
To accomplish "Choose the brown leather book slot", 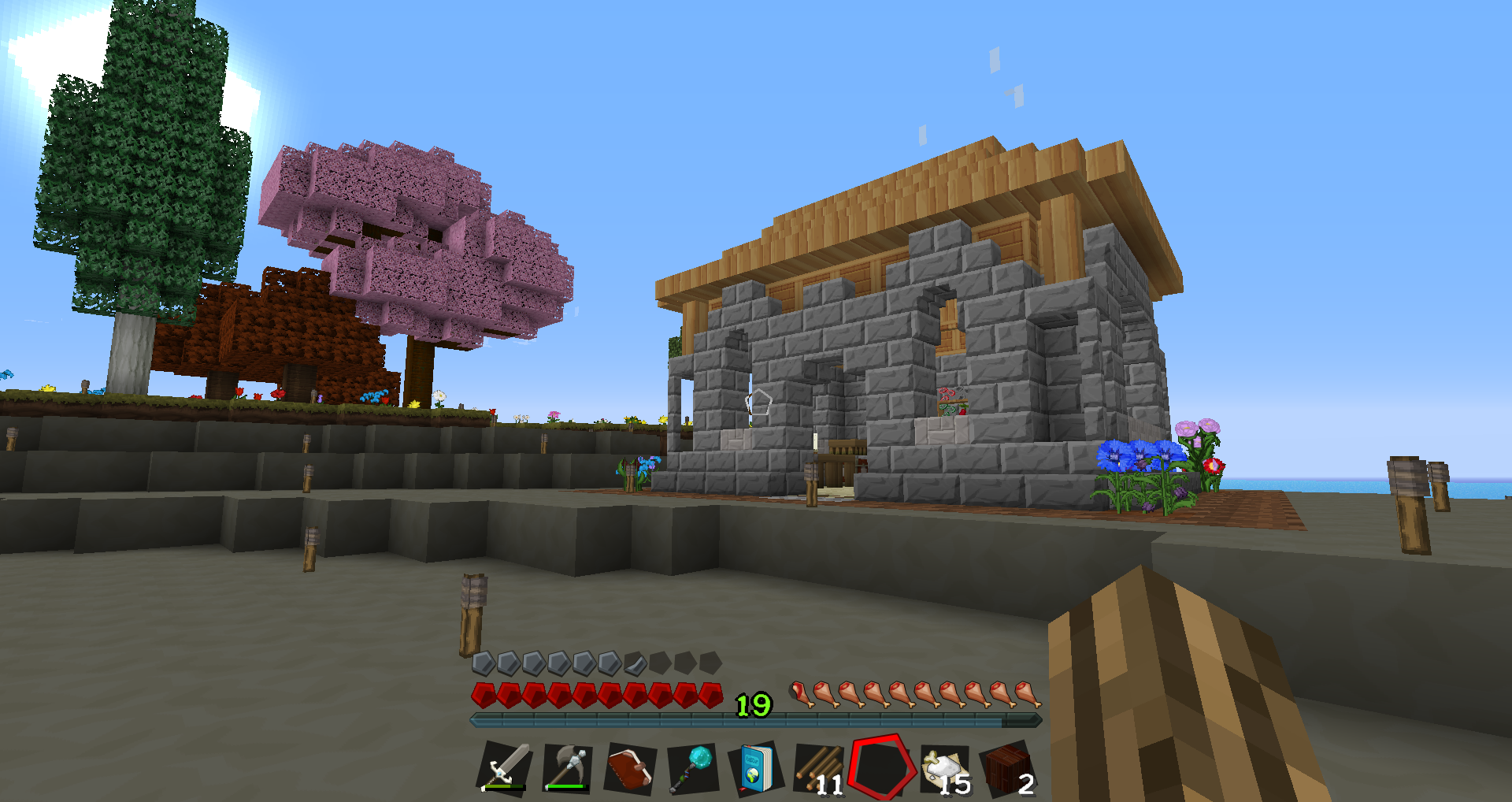I will (x=630, y=767).
